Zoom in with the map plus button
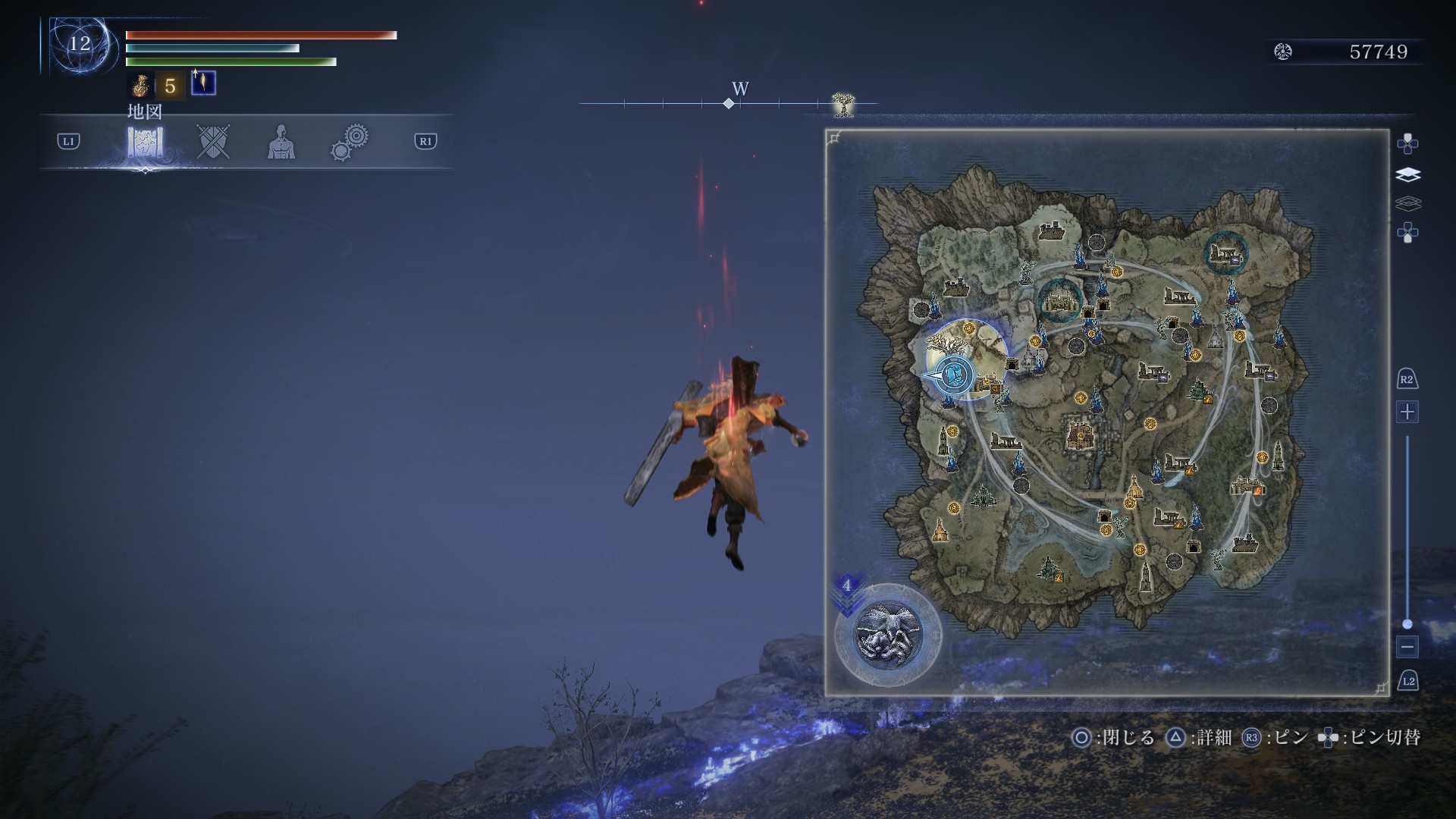The image size is (1456, 819). 1407,413
